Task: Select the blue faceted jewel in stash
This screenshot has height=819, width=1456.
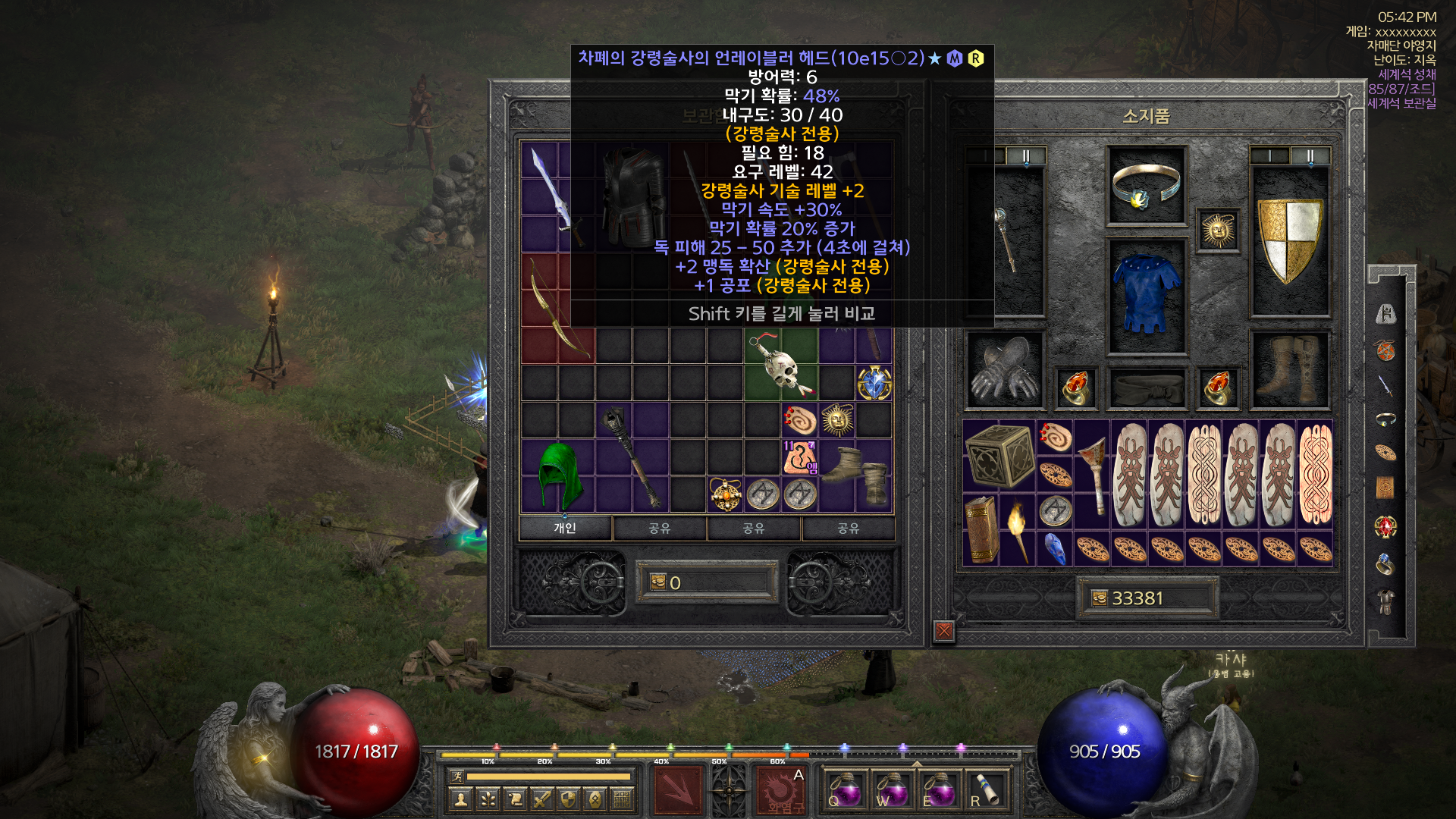Action: (874, 384)
